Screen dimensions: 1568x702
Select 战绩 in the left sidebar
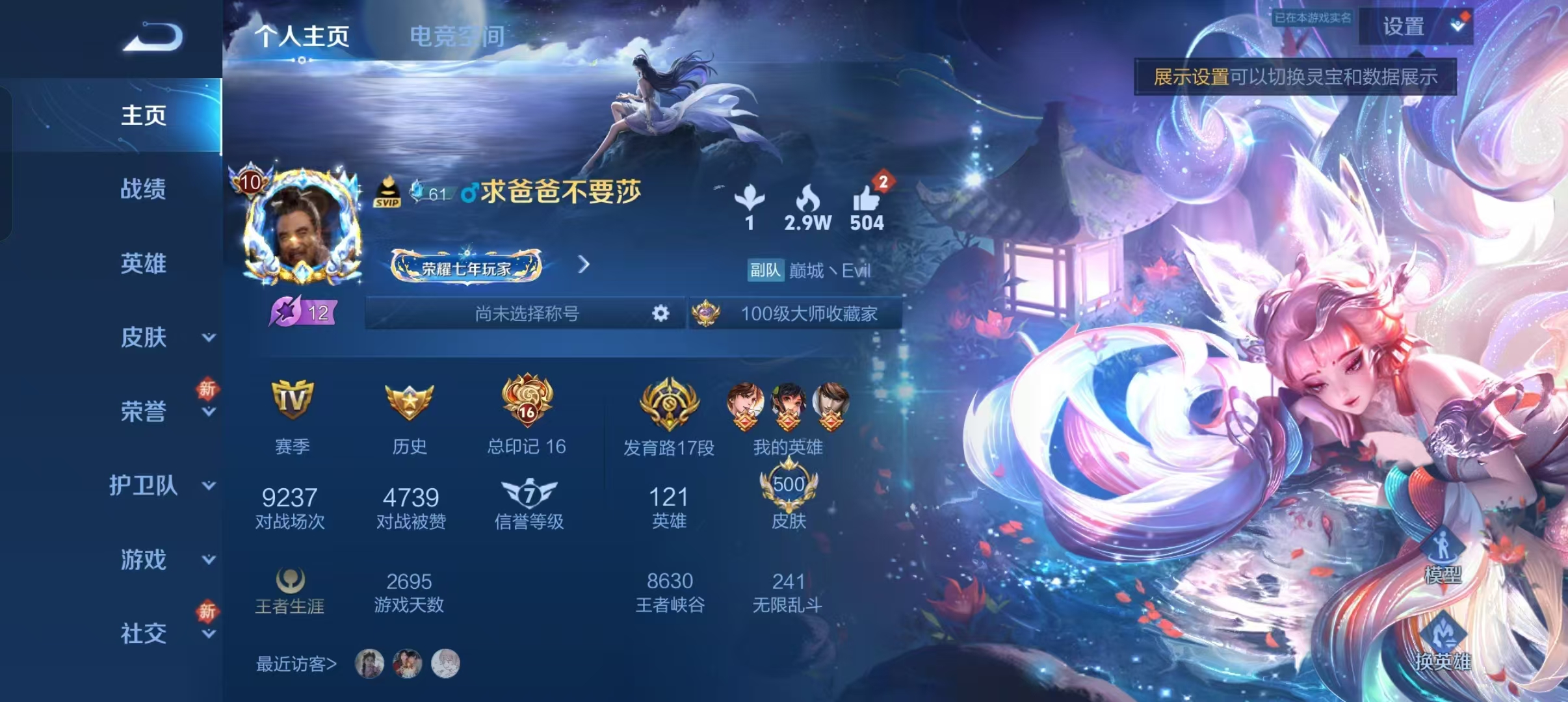pyautogui.click(x=144, y=190)
